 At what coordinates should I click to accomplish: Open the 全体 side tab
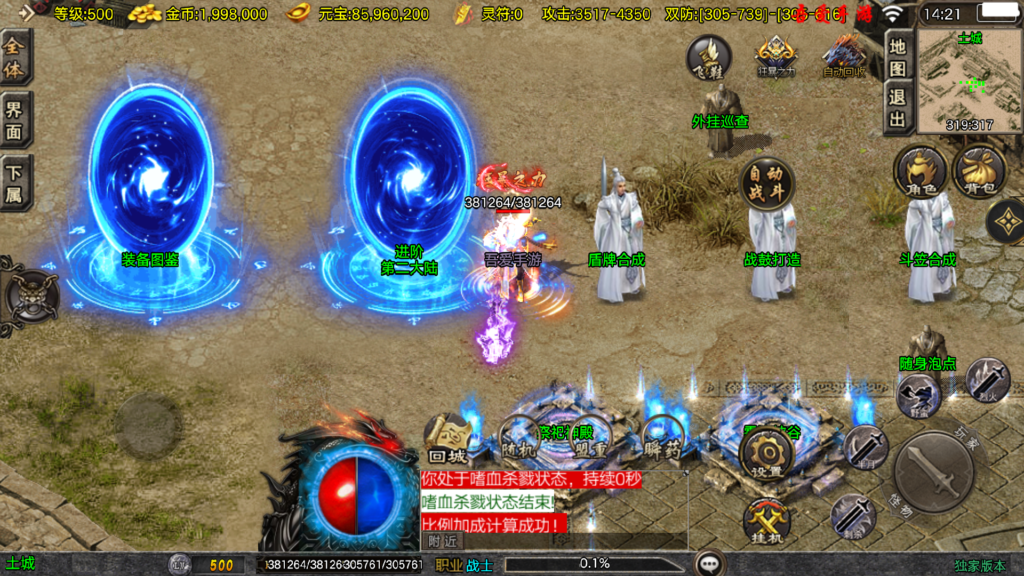tap(15, 56)
